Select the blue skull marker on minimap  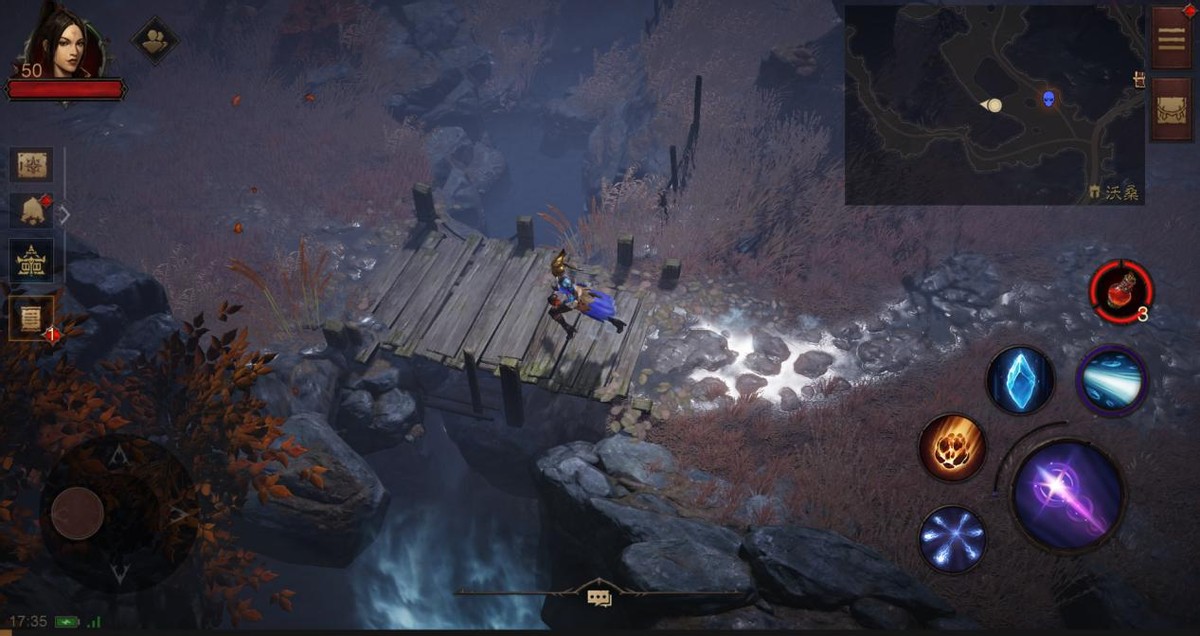(x=1048, y=98)
